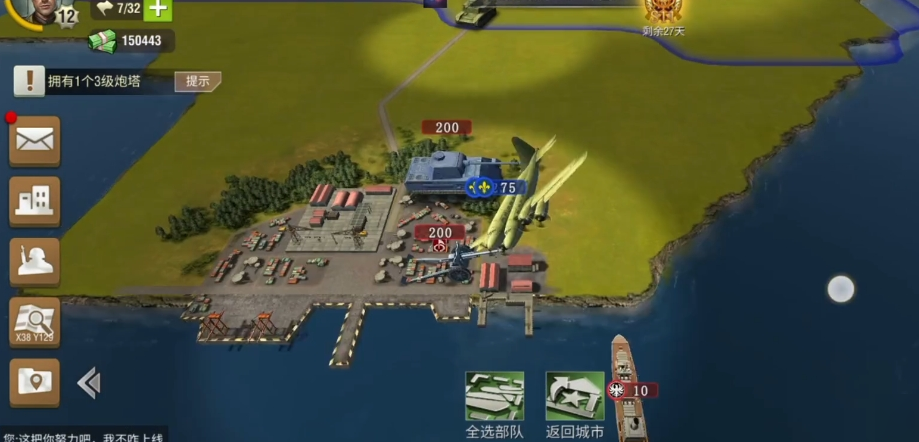Click the green plus add button
The width and height of the screenshot is (919, 442).
click(x=158, y=9)
